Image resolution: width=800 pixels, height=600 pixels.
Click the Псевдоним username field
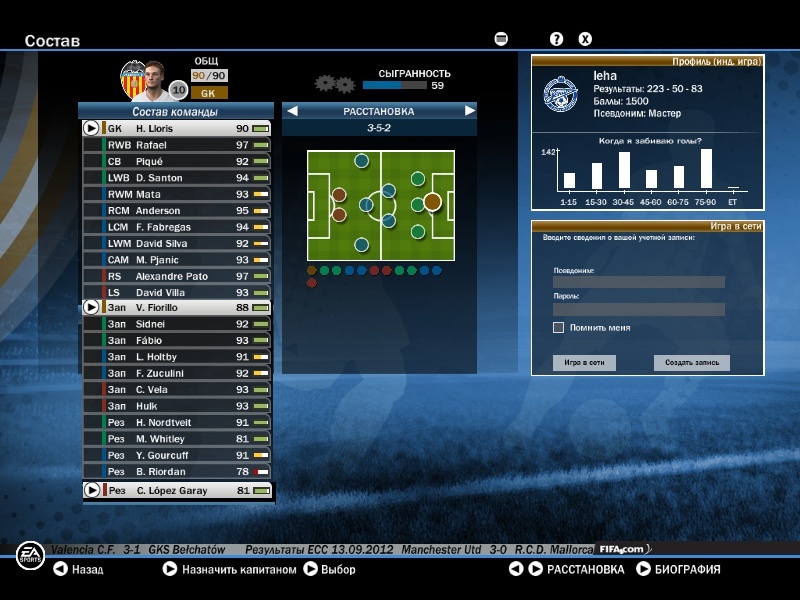pos(638,282)
